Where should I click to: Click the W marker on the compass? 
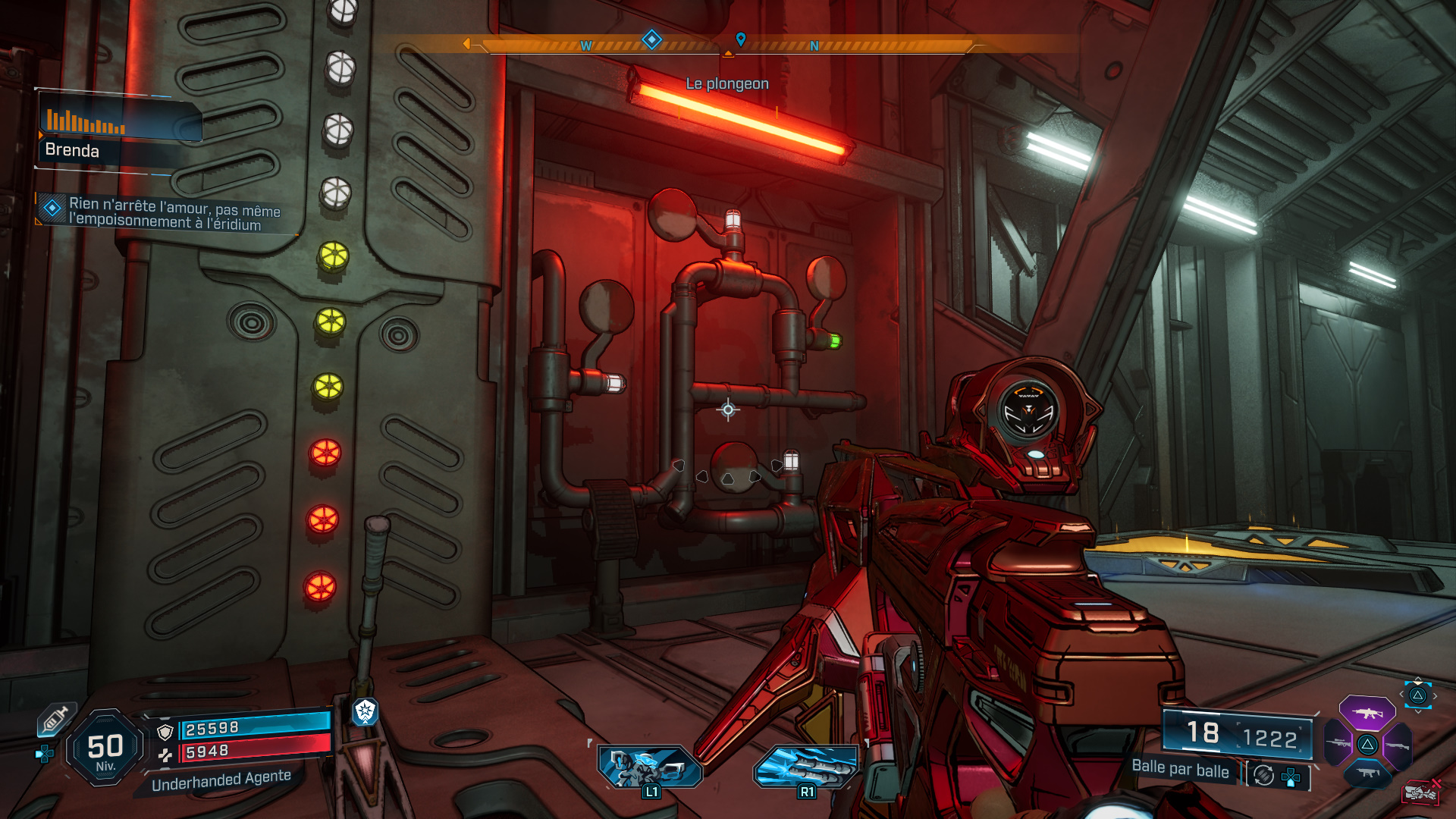[585, 45]
